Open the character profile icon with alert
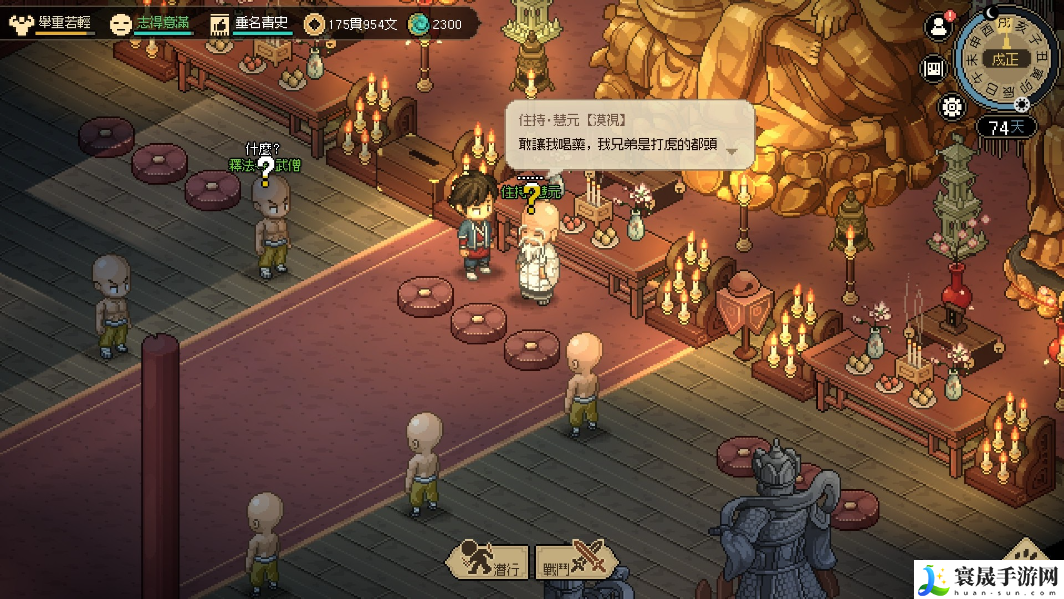Screen dimensions: 1064x599 (x=937, y=27)
